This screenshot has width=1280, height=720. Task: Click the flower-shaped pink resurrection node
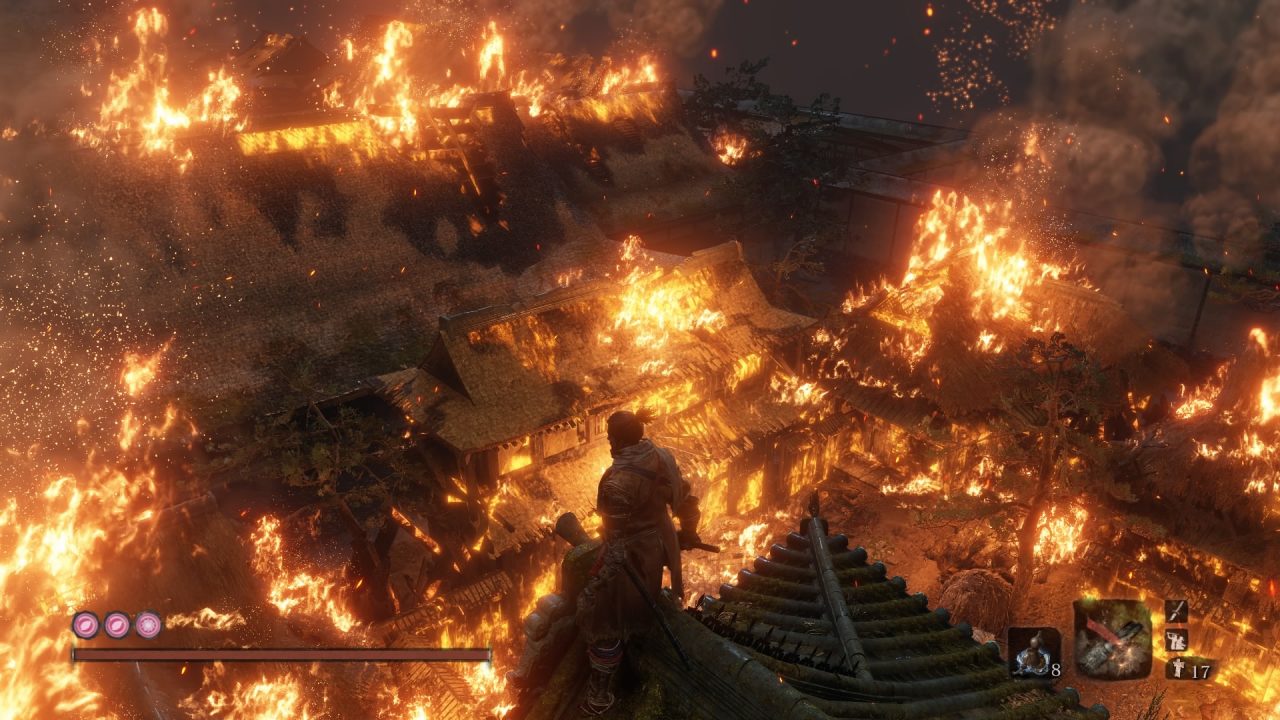coord(148,625)
